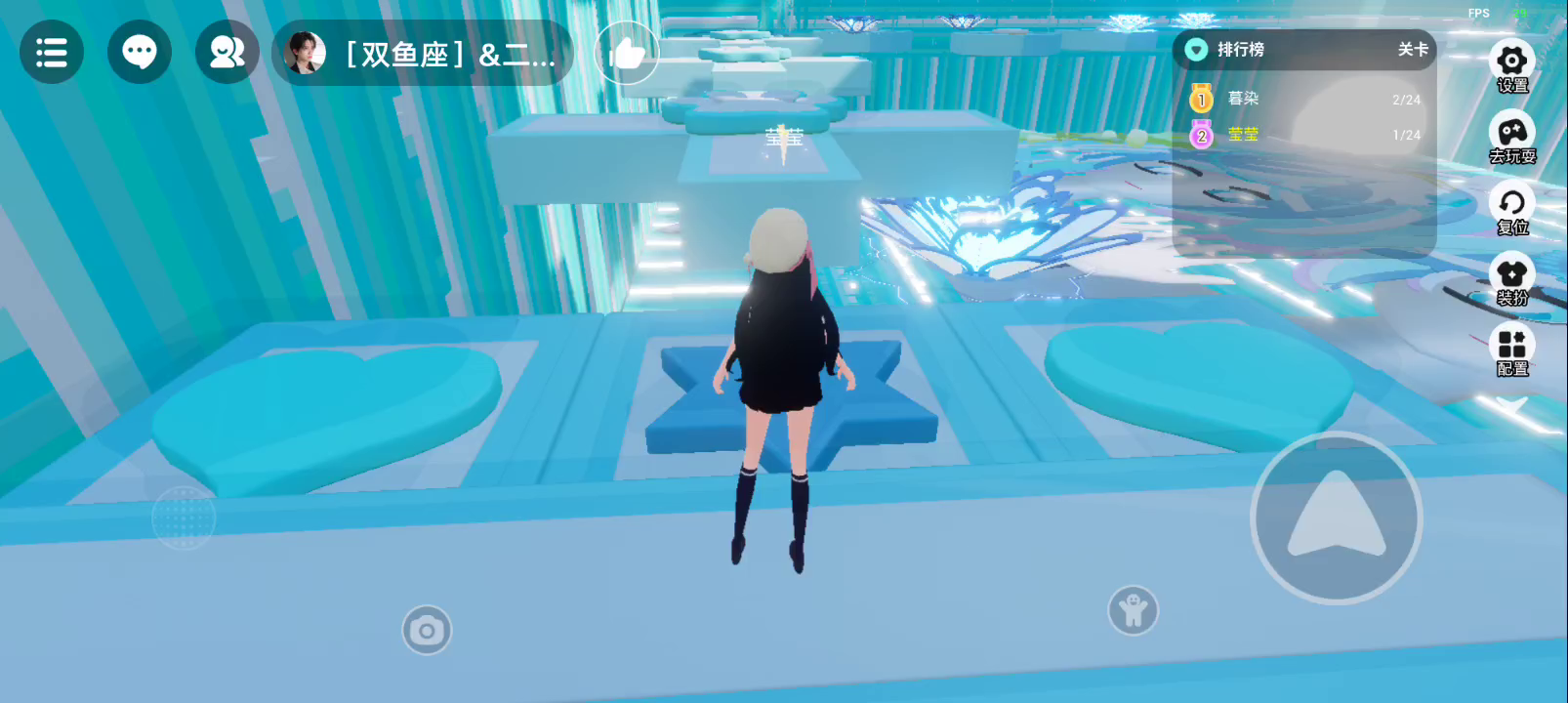Screen dimensions: 1568x703
Task: Open 设置 settings
Action: (1511, 65)
